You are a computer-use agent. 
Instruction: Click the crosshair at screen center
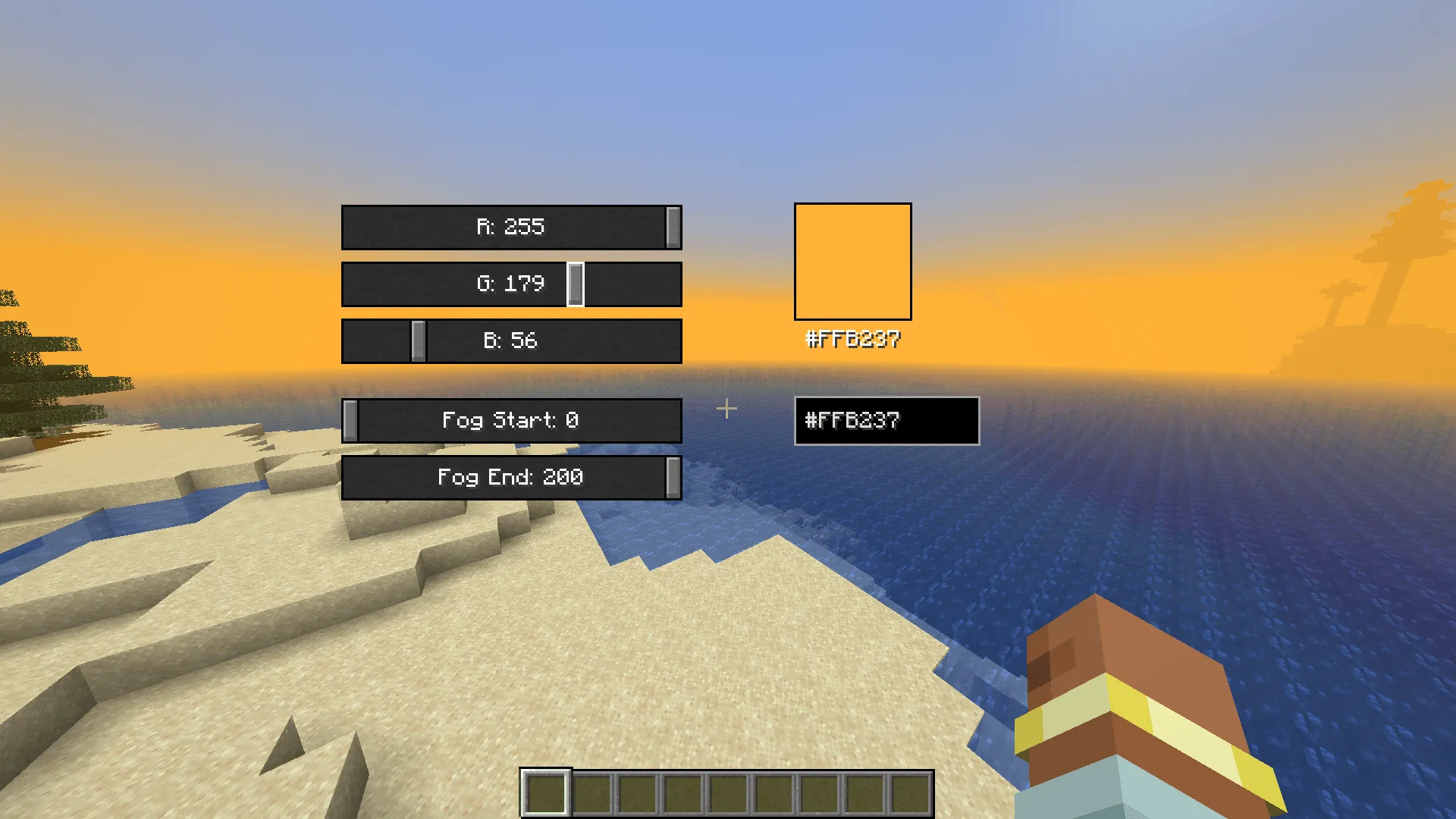coord(727,409)
